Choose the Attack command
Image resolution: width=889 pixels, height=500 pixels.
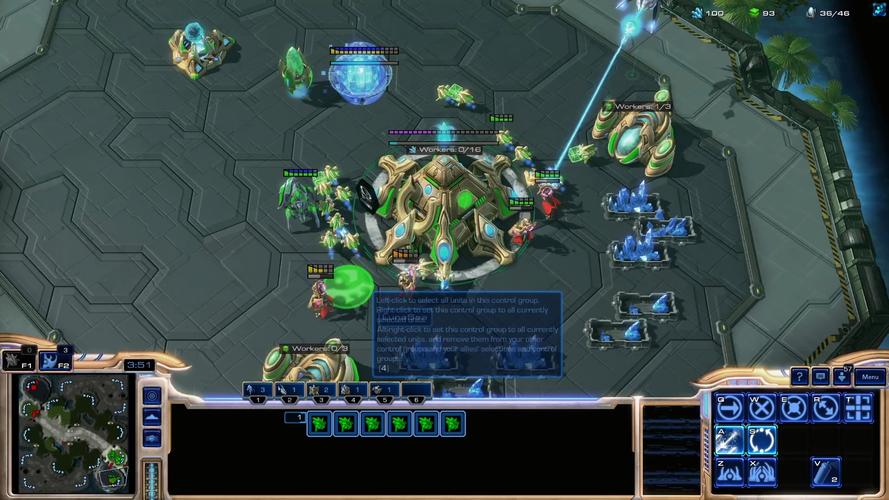tap(729, 439)
